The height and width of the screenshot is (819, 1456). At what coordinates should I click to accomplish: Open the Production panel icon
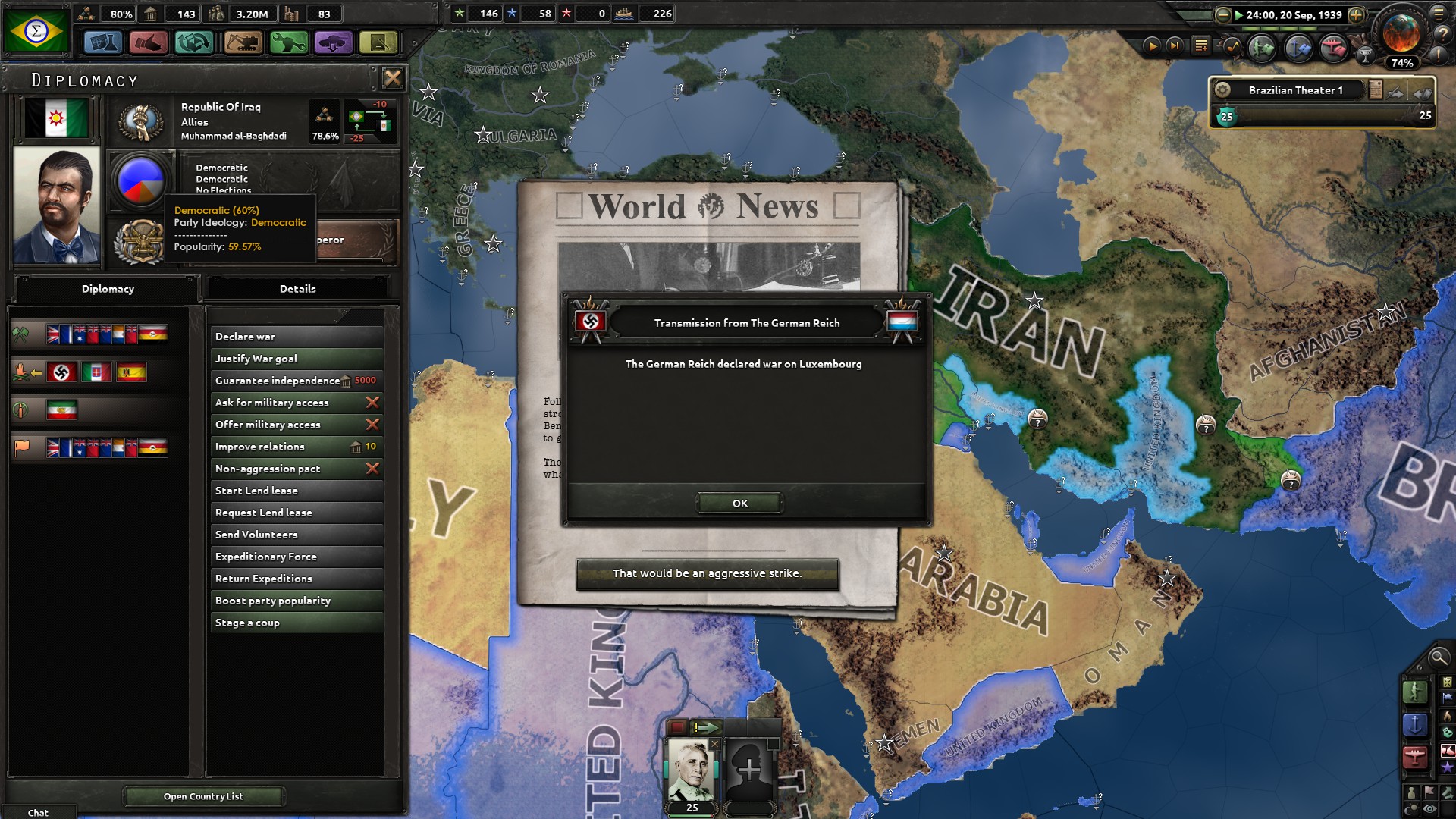click(x=289, y=43)
